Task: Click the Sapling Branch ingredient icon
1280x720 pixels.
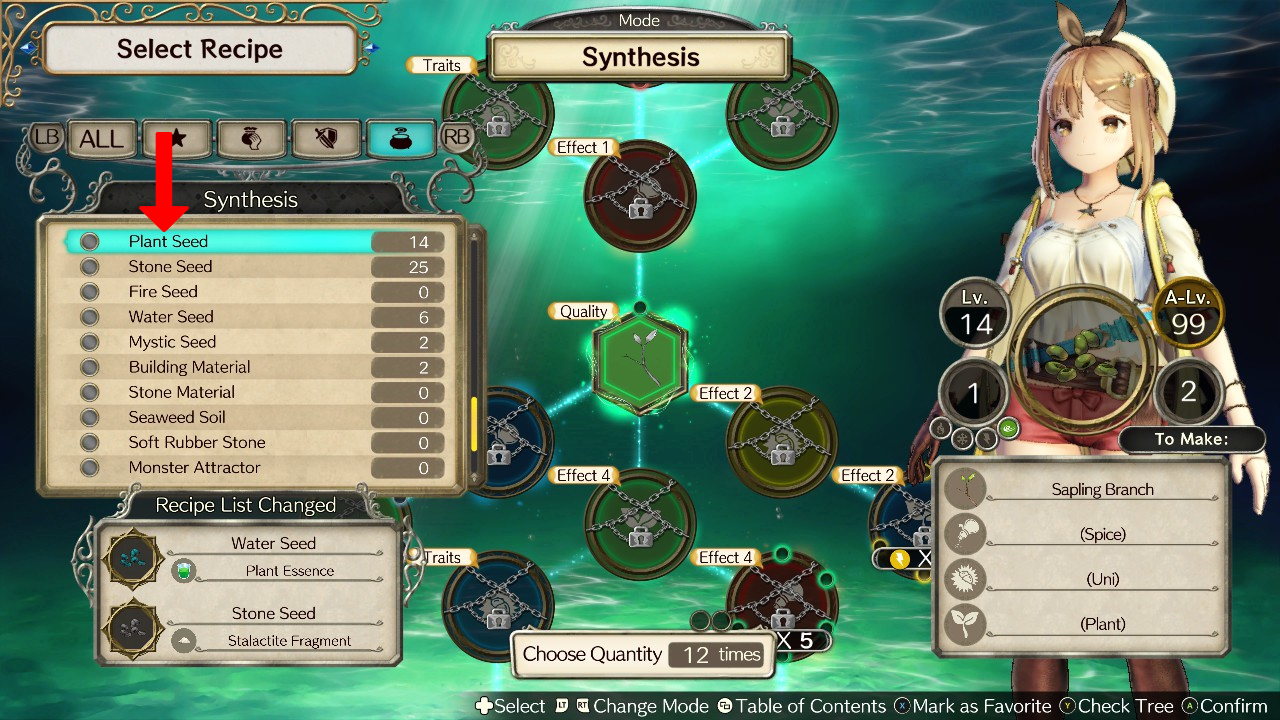Action: click(x=964, y=489)
